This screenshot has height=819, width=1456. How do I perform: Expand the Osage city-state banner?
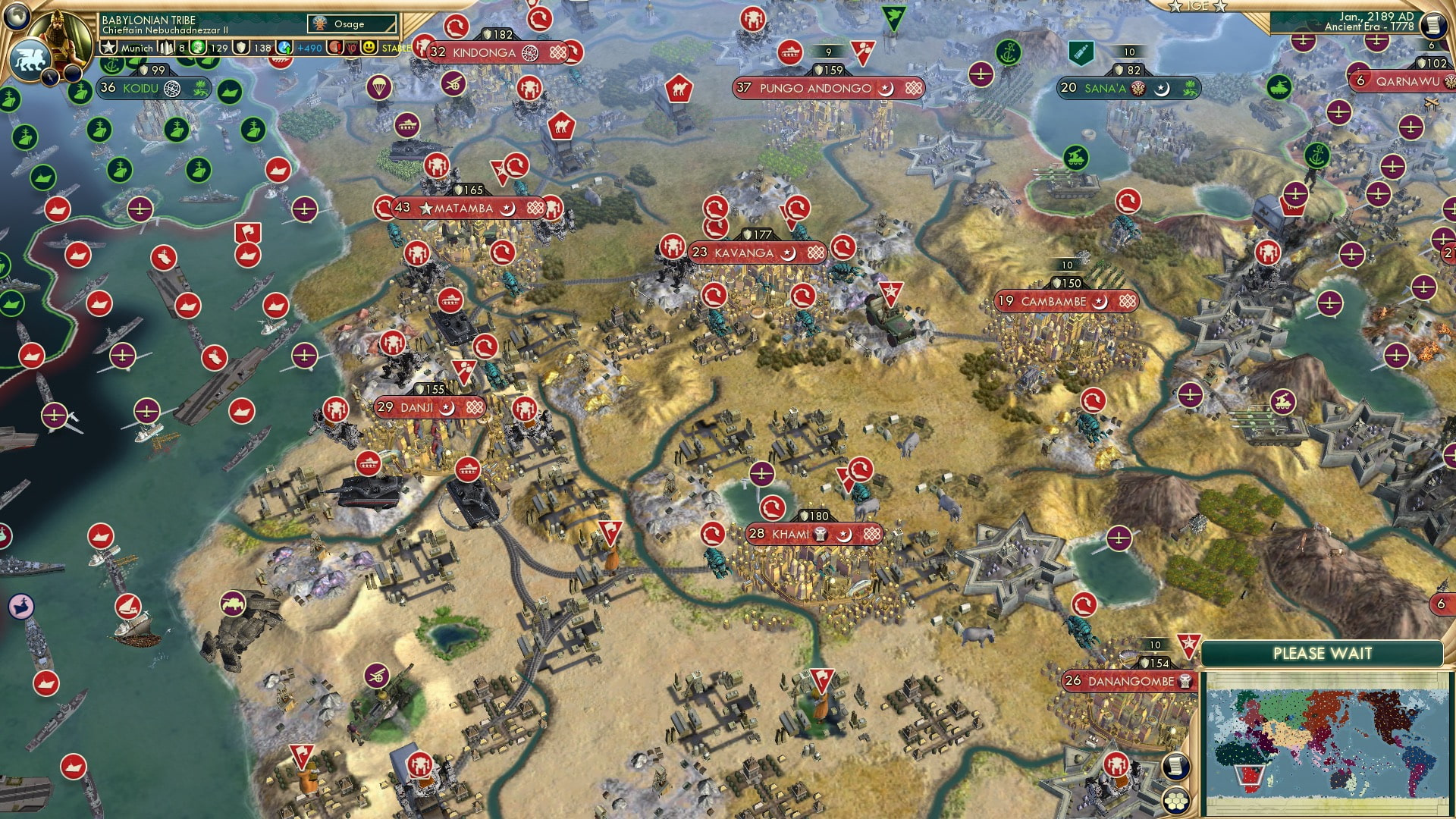[350, 24]
